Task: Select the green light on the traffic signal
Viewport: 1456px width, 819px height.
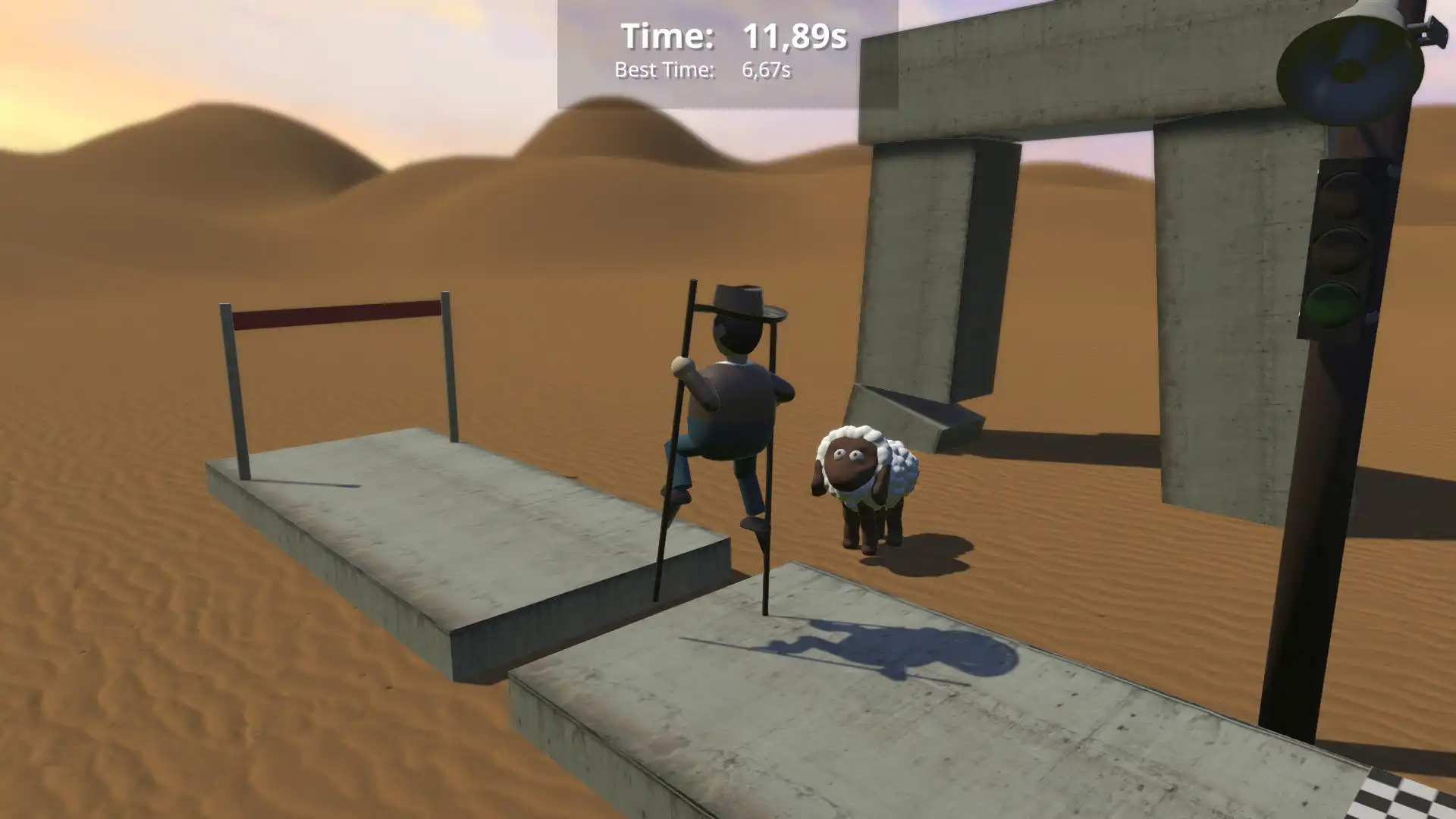Action: pos(1333,303)
